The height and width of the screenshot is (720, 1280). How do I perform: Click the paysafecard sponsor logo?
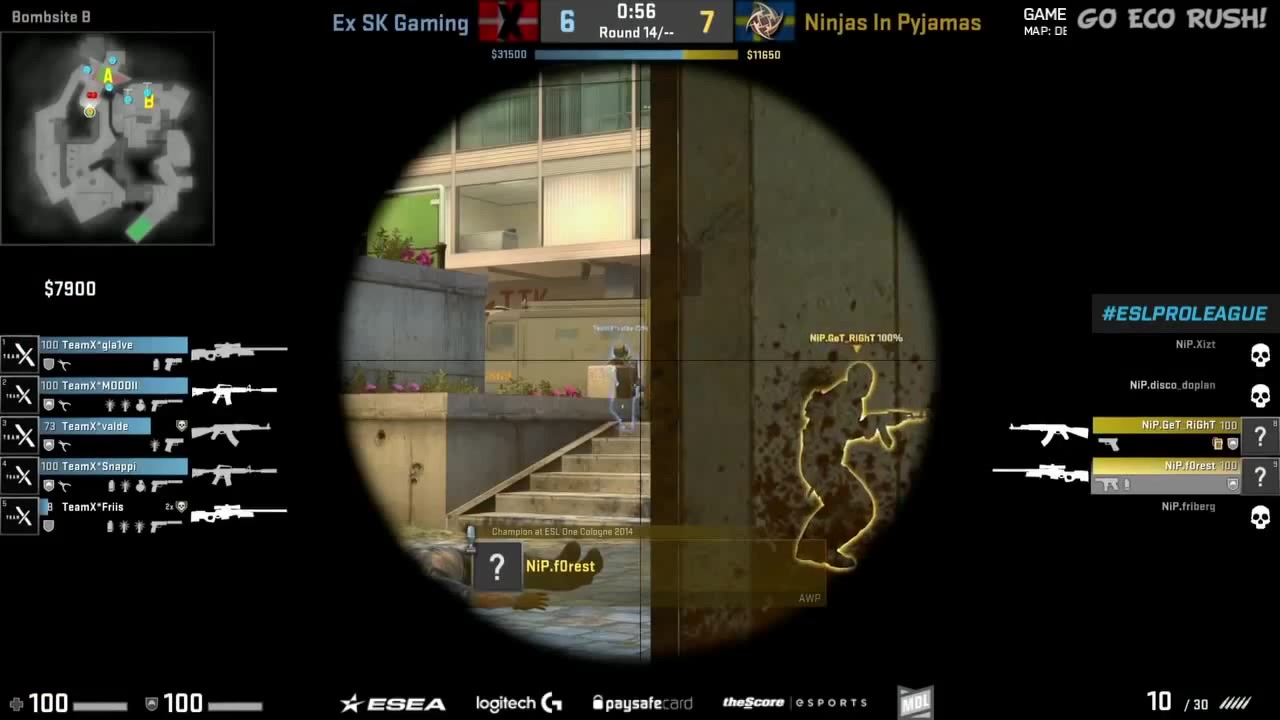642,702
